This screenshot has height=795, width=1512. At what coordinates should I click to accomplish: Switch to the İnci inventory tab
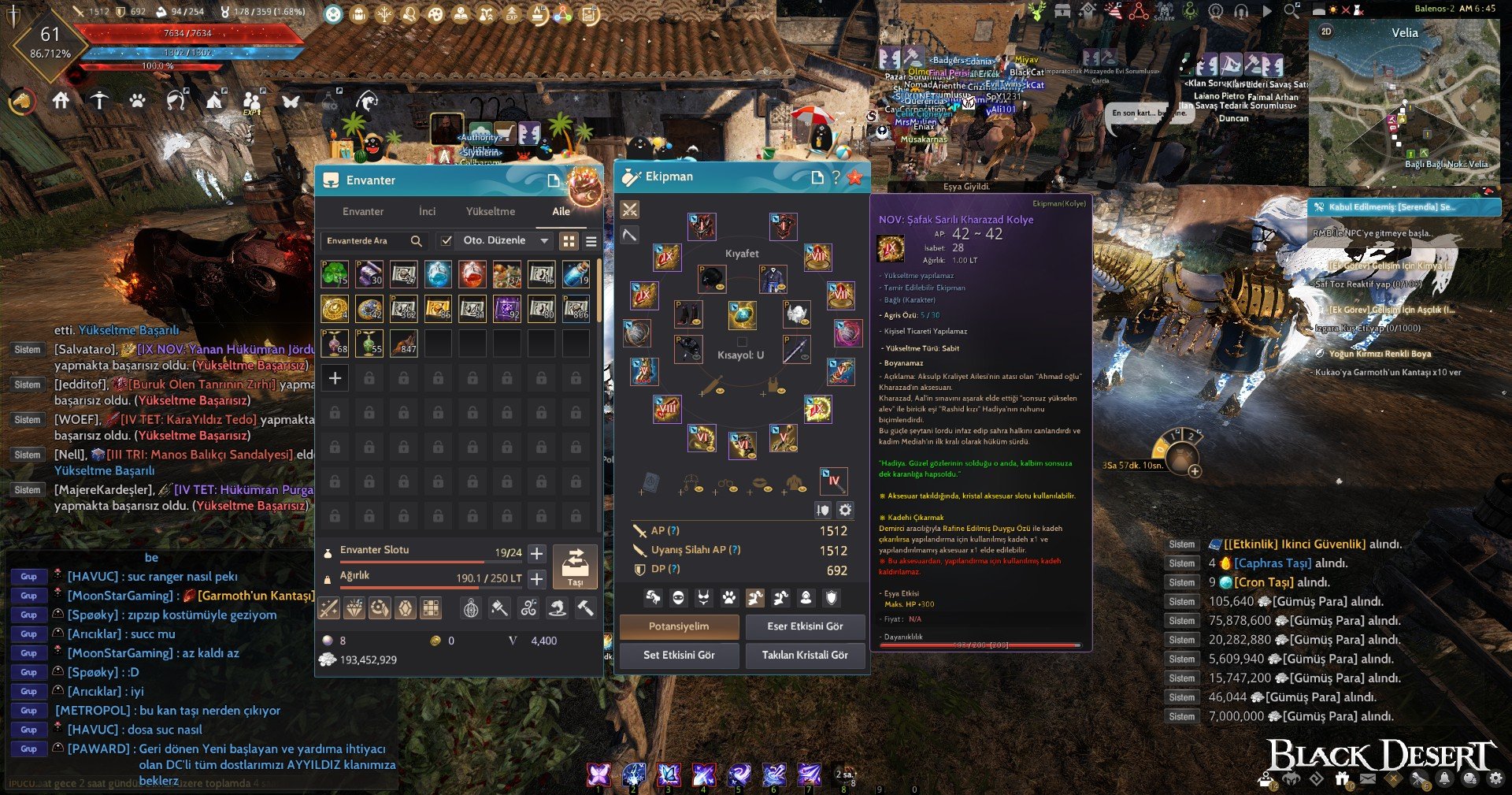click(427, 211)
